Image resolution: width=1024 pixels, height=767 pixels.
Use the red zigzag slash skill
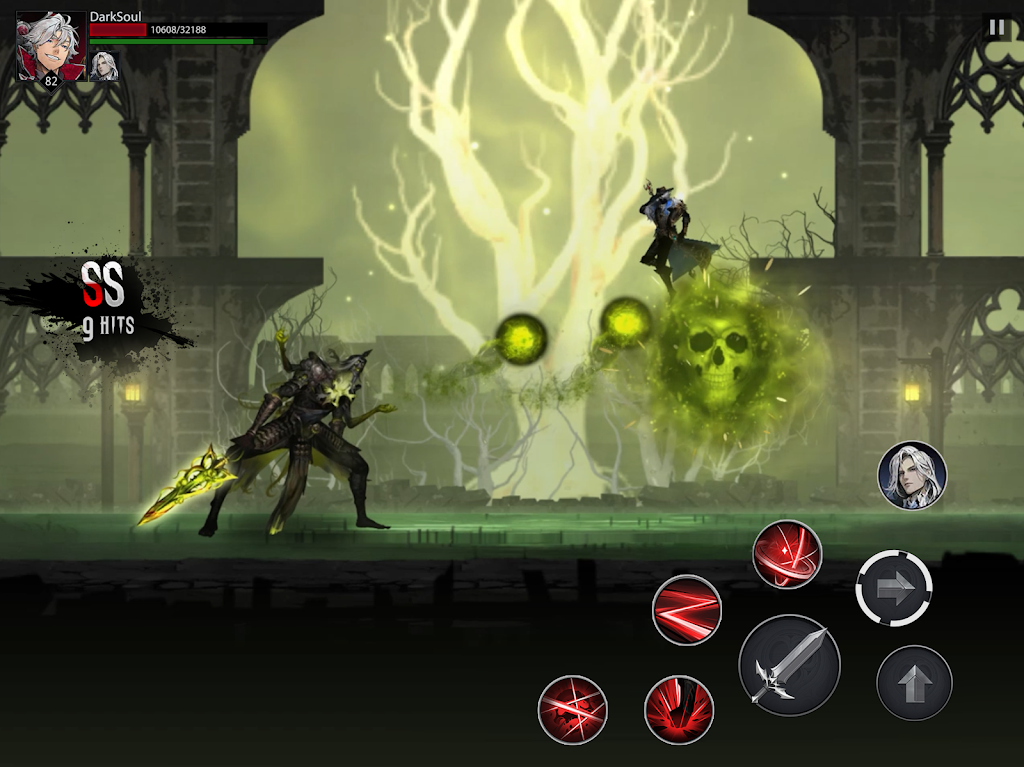click(x=687, y=610)
